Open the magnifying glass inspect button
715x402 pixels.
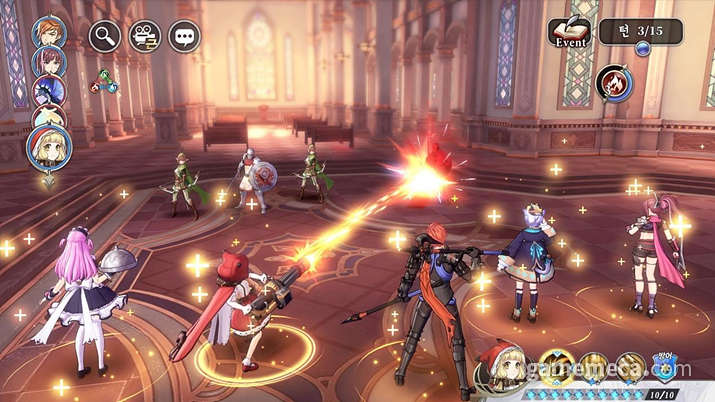(x=105, y=36)
